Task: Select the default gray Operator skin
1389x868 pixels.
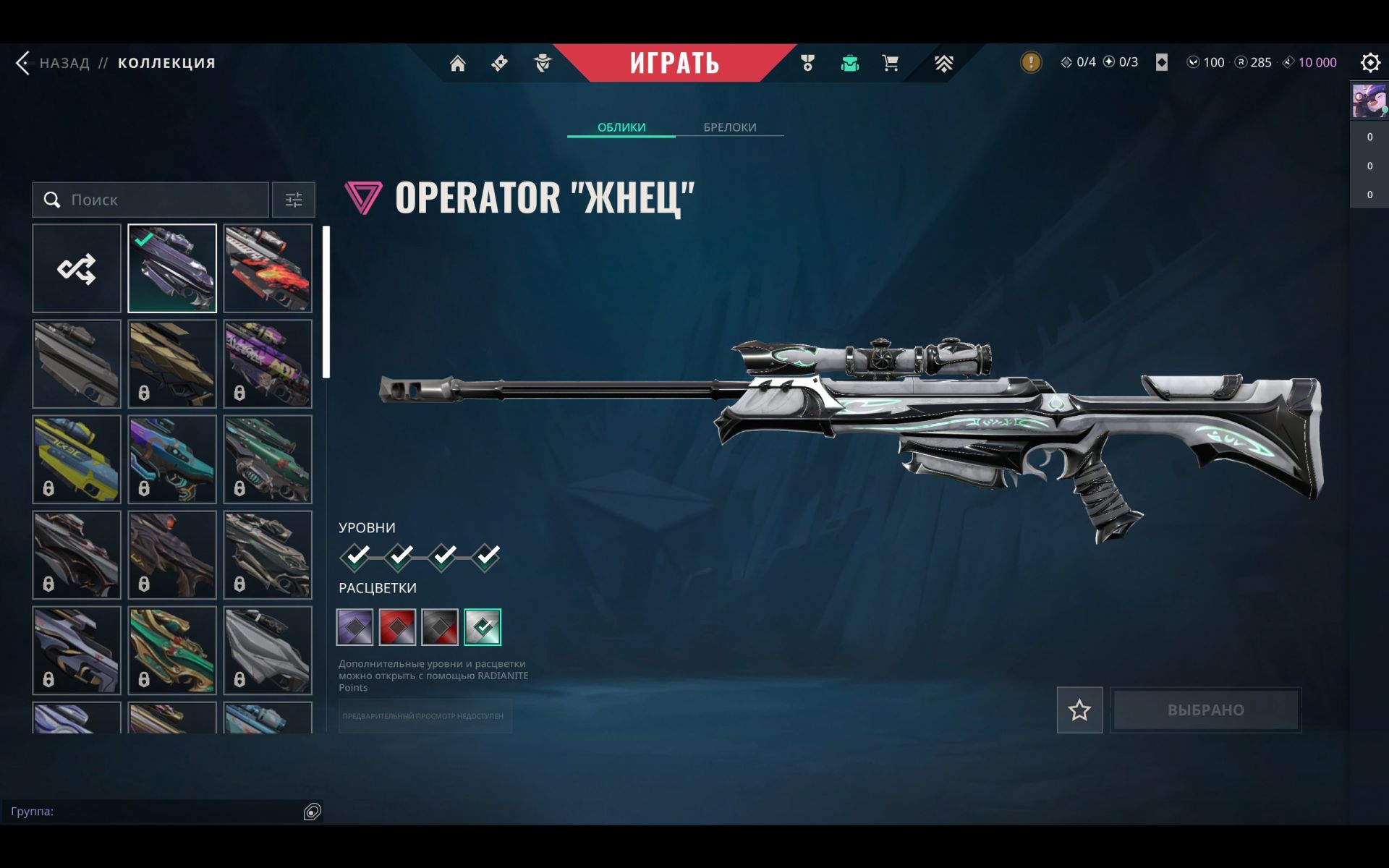Action: click(77, 364)
